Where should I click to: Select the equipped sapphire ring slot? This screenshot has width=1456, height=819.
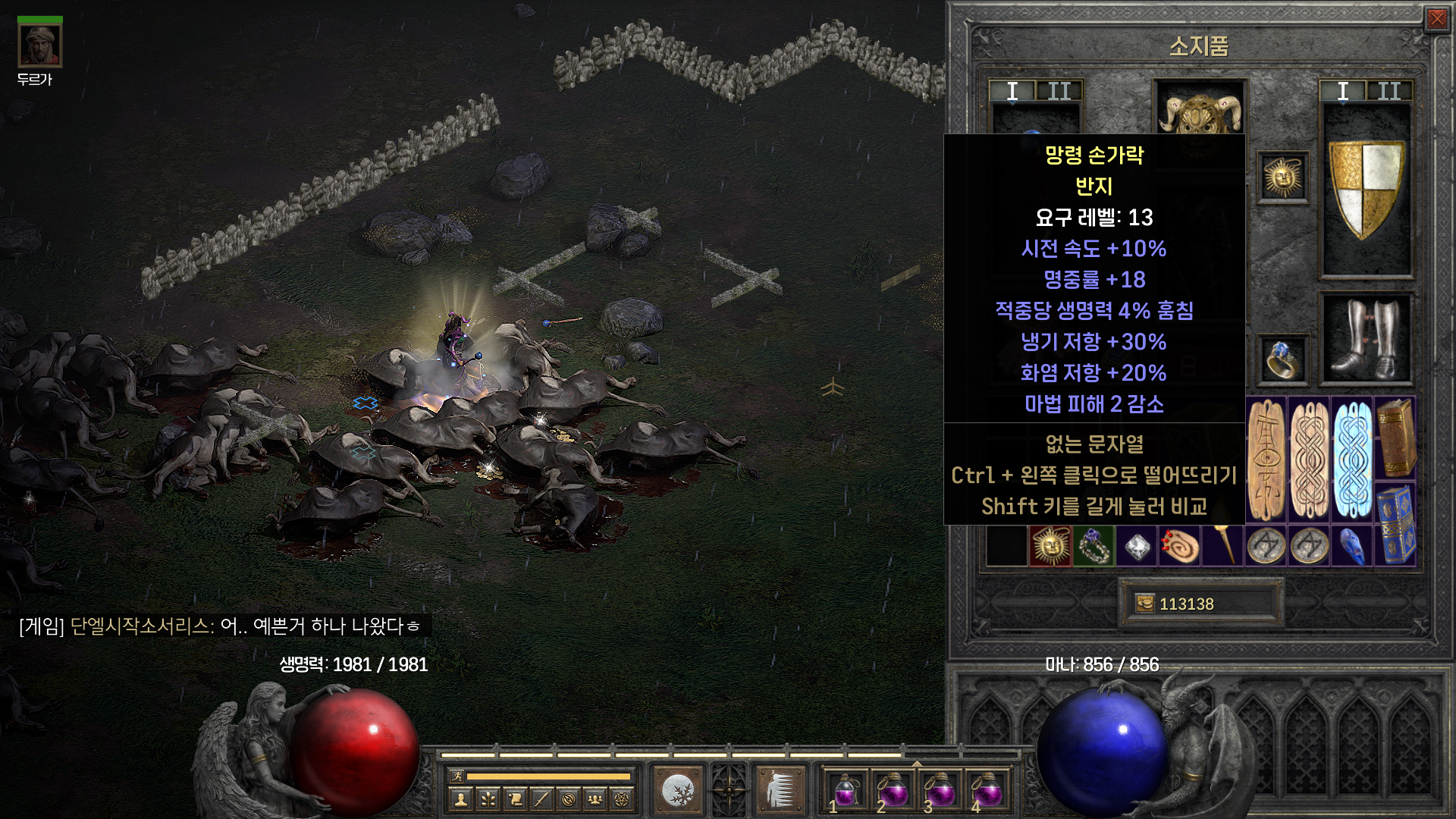pyautogui.click(x=1282, y=359)
